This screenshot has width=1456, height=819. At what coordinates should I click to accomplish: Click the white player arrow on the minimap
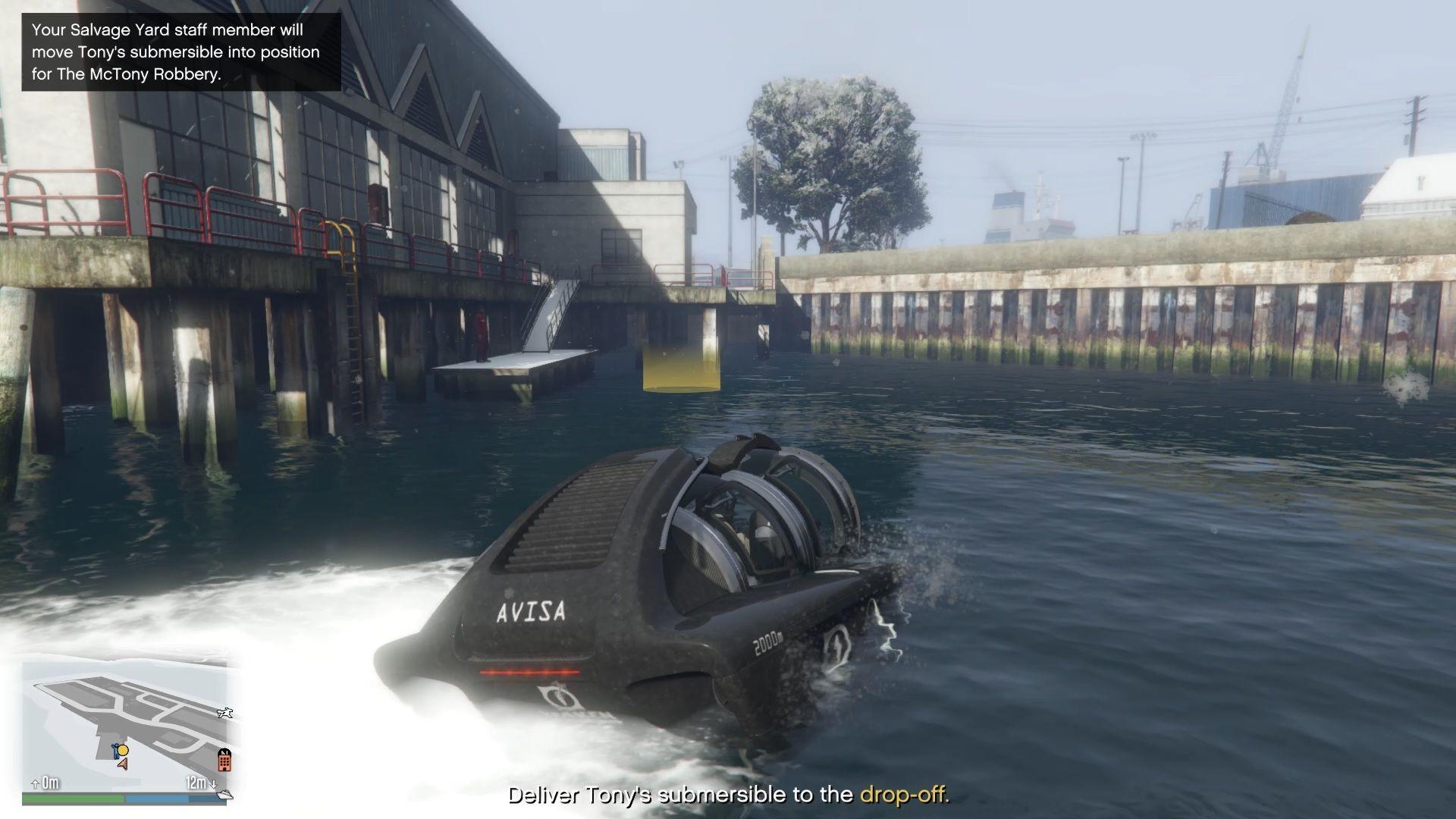123,765
